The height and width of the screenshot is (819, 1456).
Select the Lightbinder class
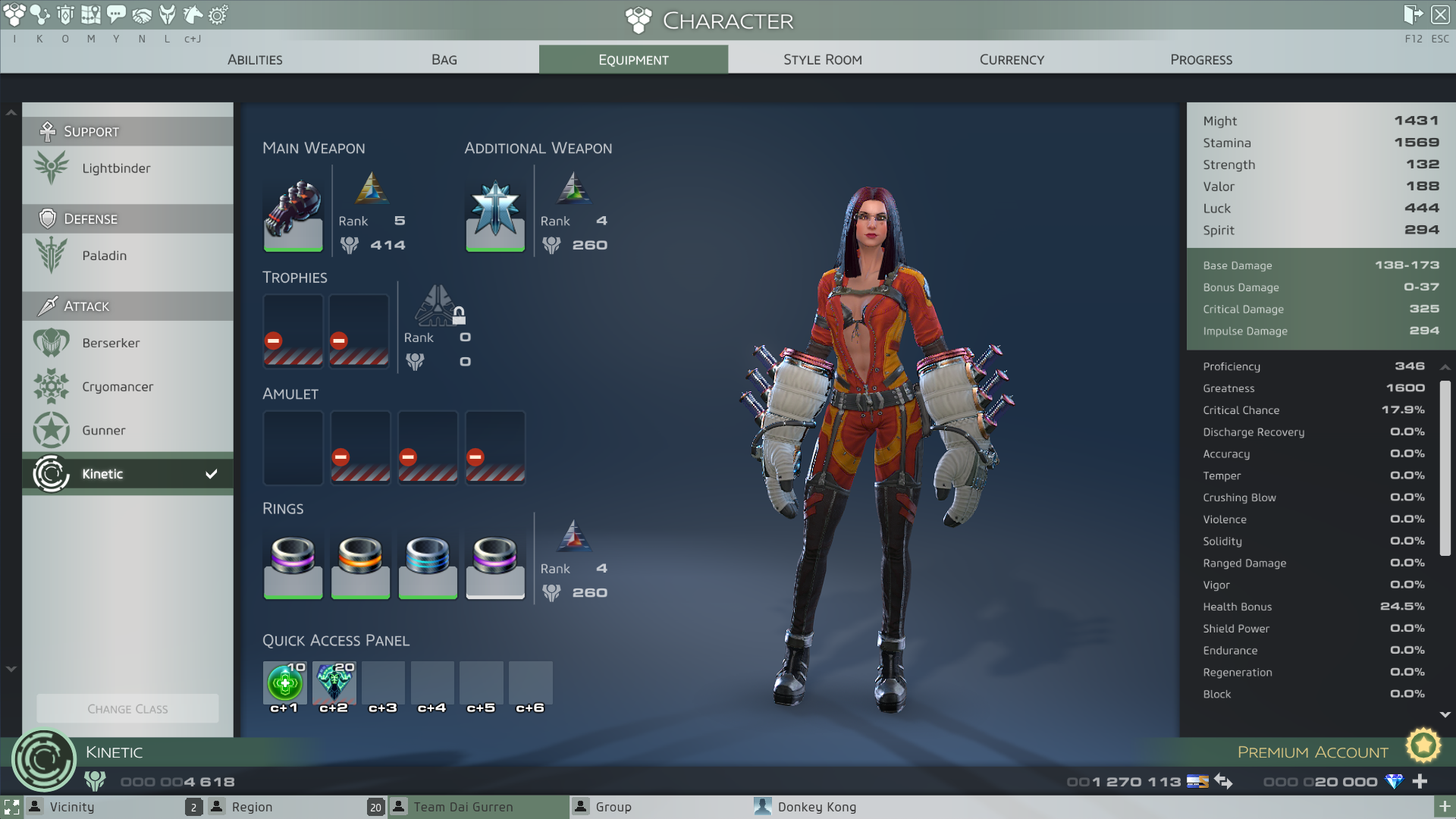[116, 168]
